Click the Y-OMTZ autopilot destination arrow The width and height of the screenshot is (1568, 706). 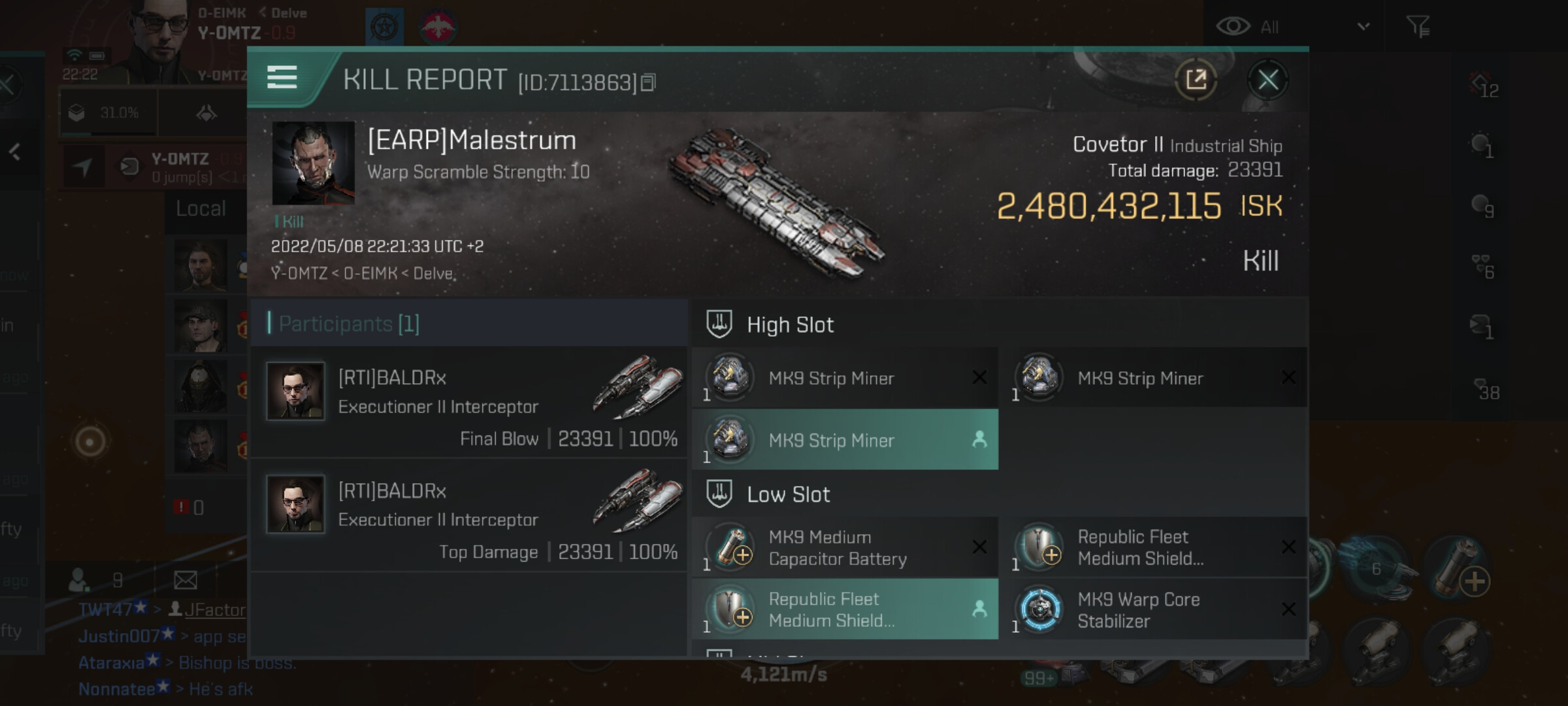(82, 167)
